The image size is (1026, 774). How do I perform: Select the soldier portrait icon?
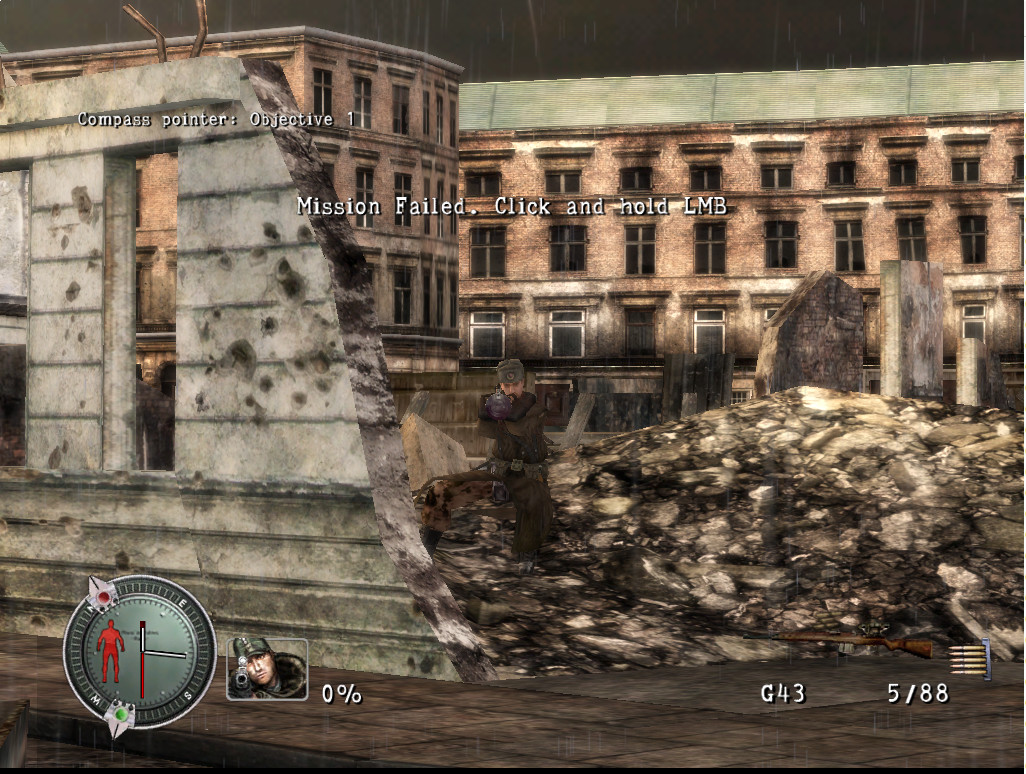pyautogui.click(x=266, y=669)
